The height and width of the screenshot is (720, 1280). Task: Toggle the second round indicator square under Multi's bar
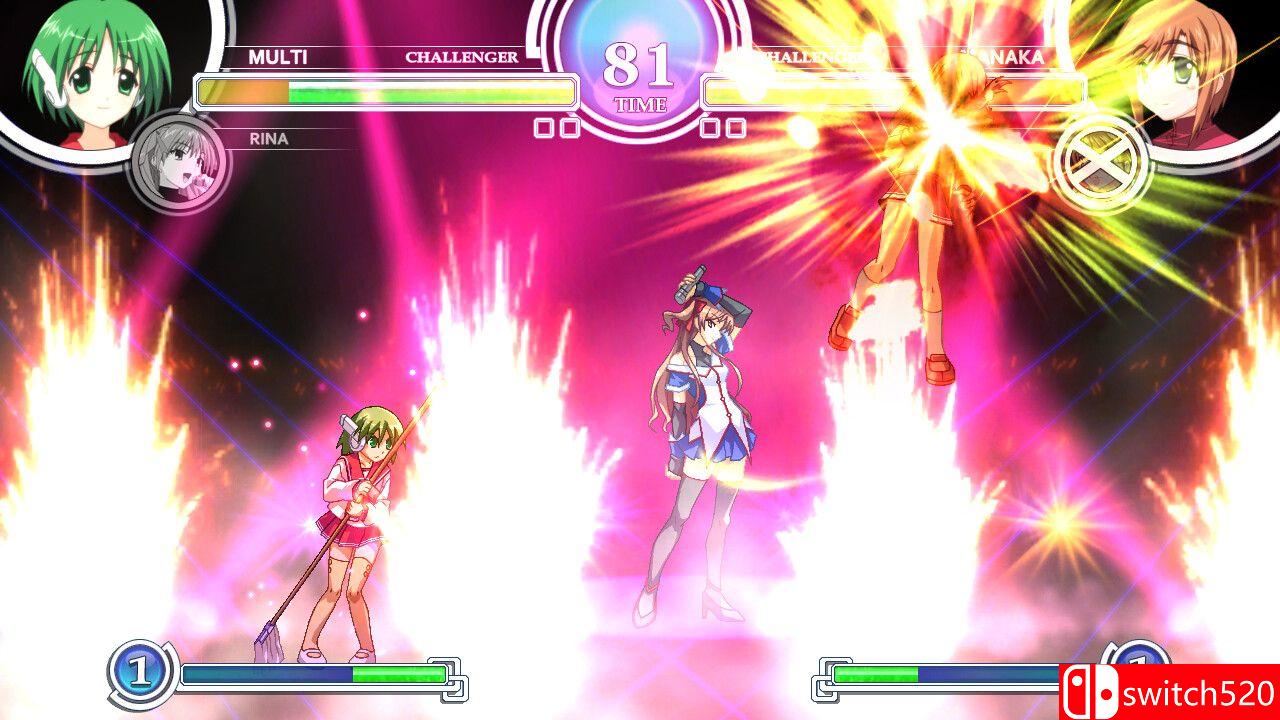572,126
